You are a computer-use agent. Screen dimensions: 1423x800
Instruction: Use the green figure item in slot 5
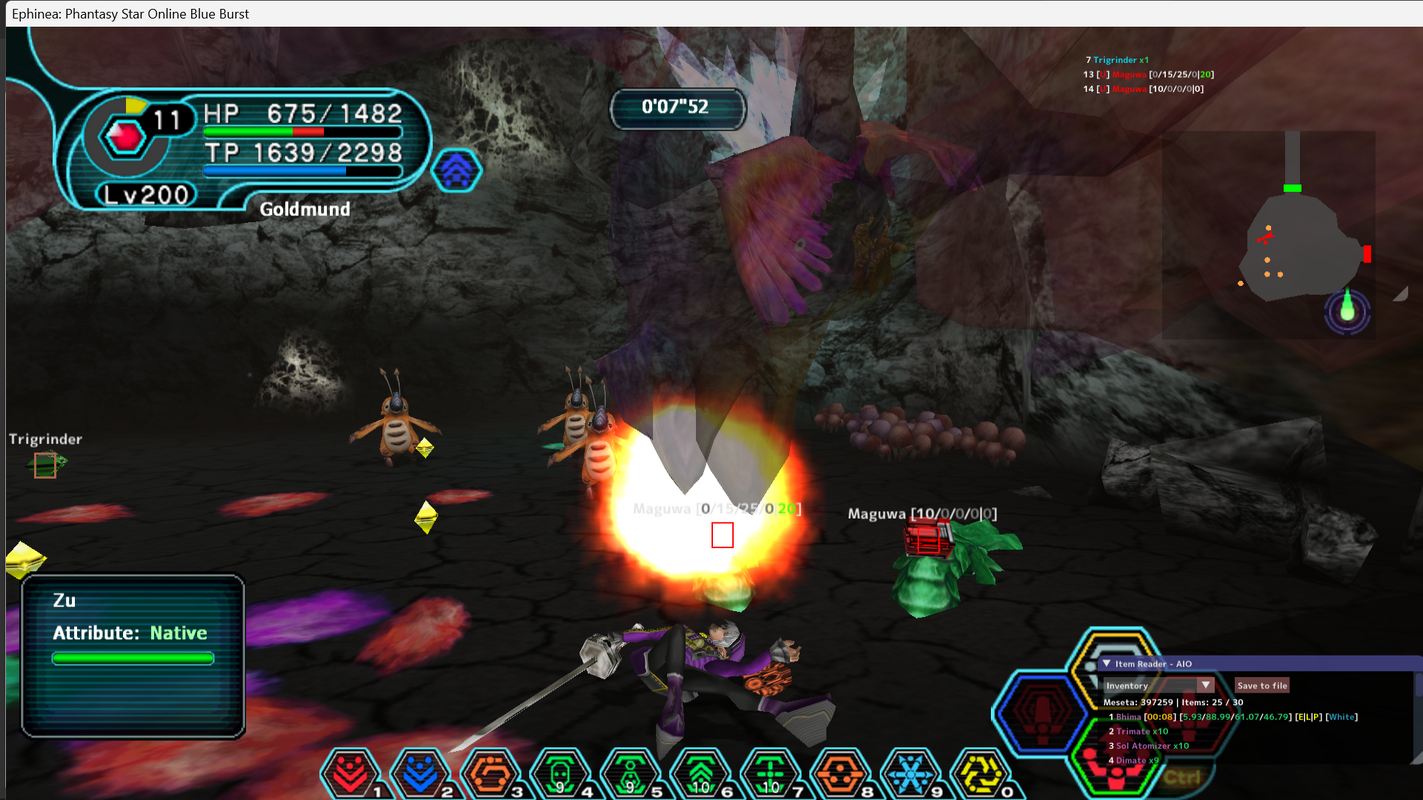[x=628, y=773]
